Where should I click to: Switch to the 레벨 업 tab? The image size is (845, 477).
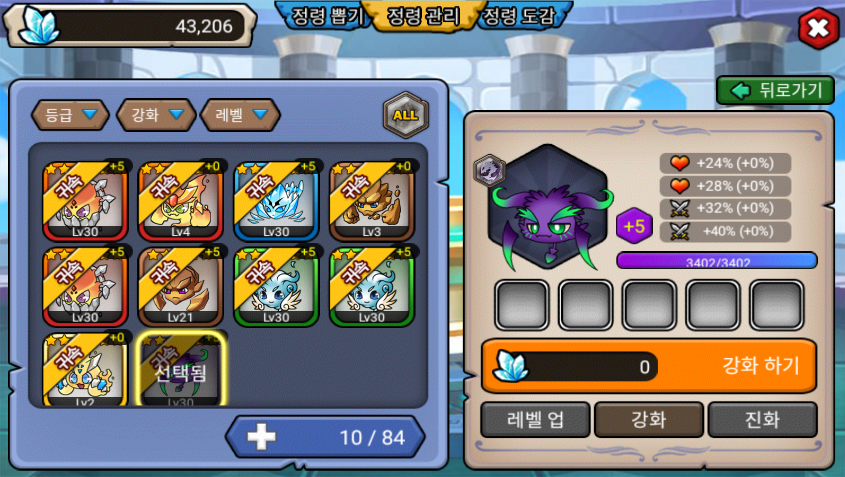click(x=535, y=420)
